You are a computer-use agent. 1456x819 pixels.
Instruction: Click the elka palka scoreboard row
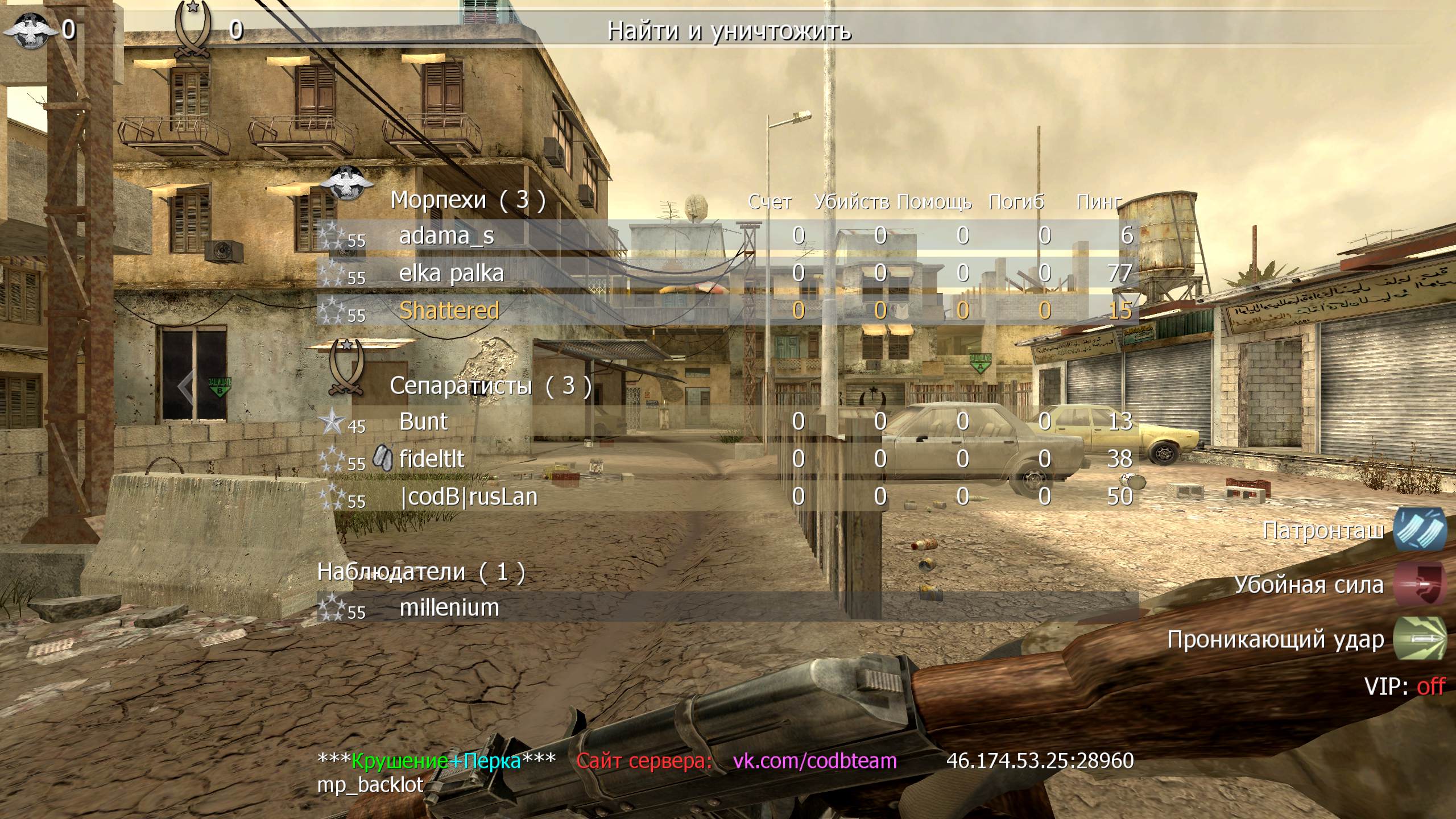[x=452, y=274]
